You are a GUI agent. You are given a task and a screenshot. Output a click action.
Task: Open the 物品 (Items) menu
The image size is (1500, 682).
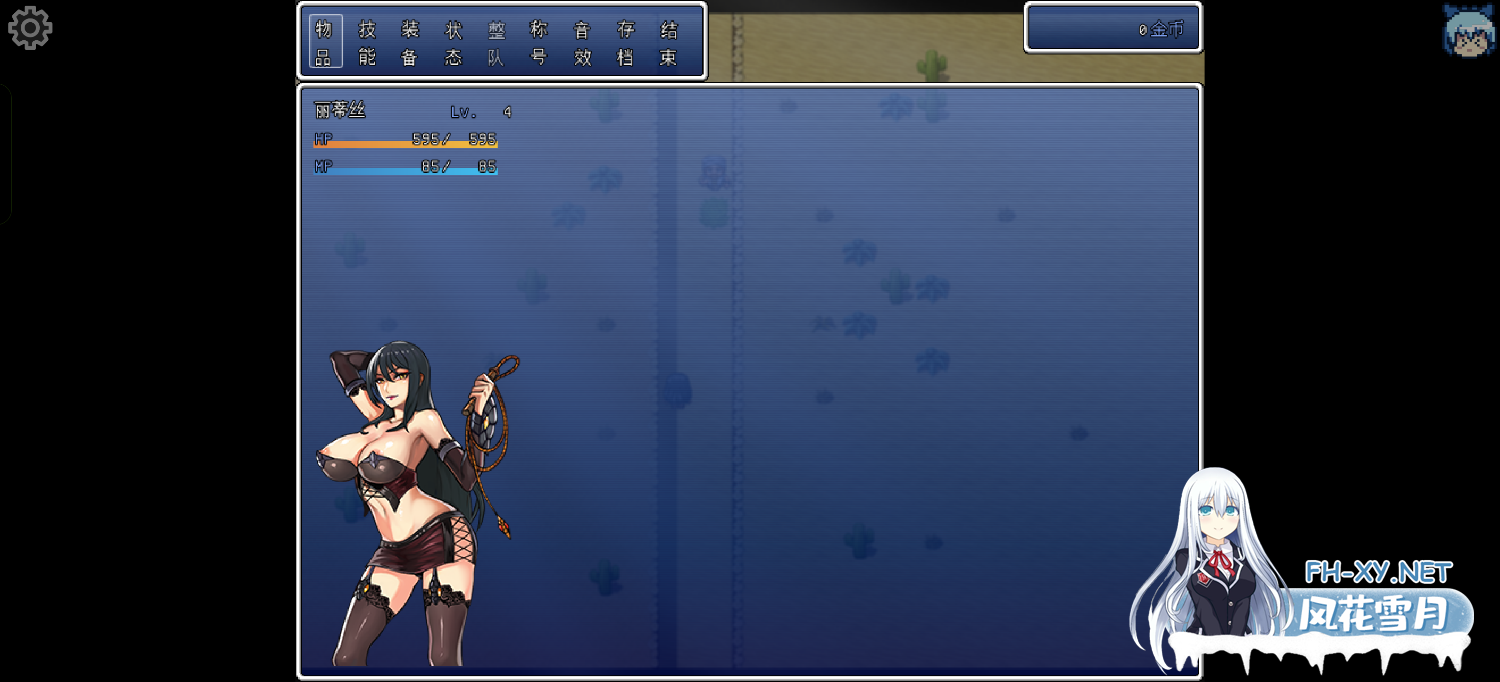click(324, 43)
